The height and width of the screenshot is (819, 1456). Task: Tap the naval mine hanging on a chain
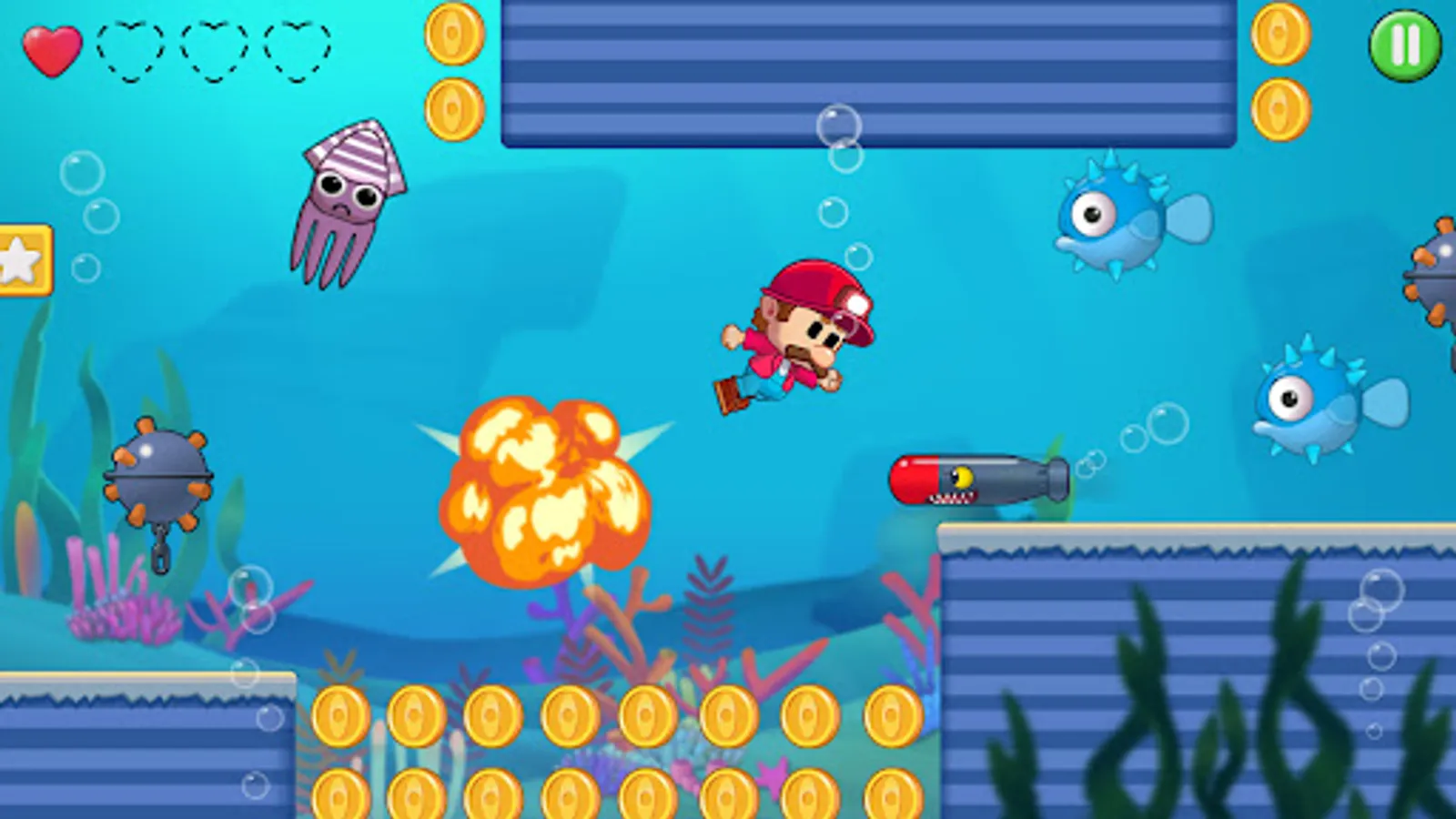point(155,473)
